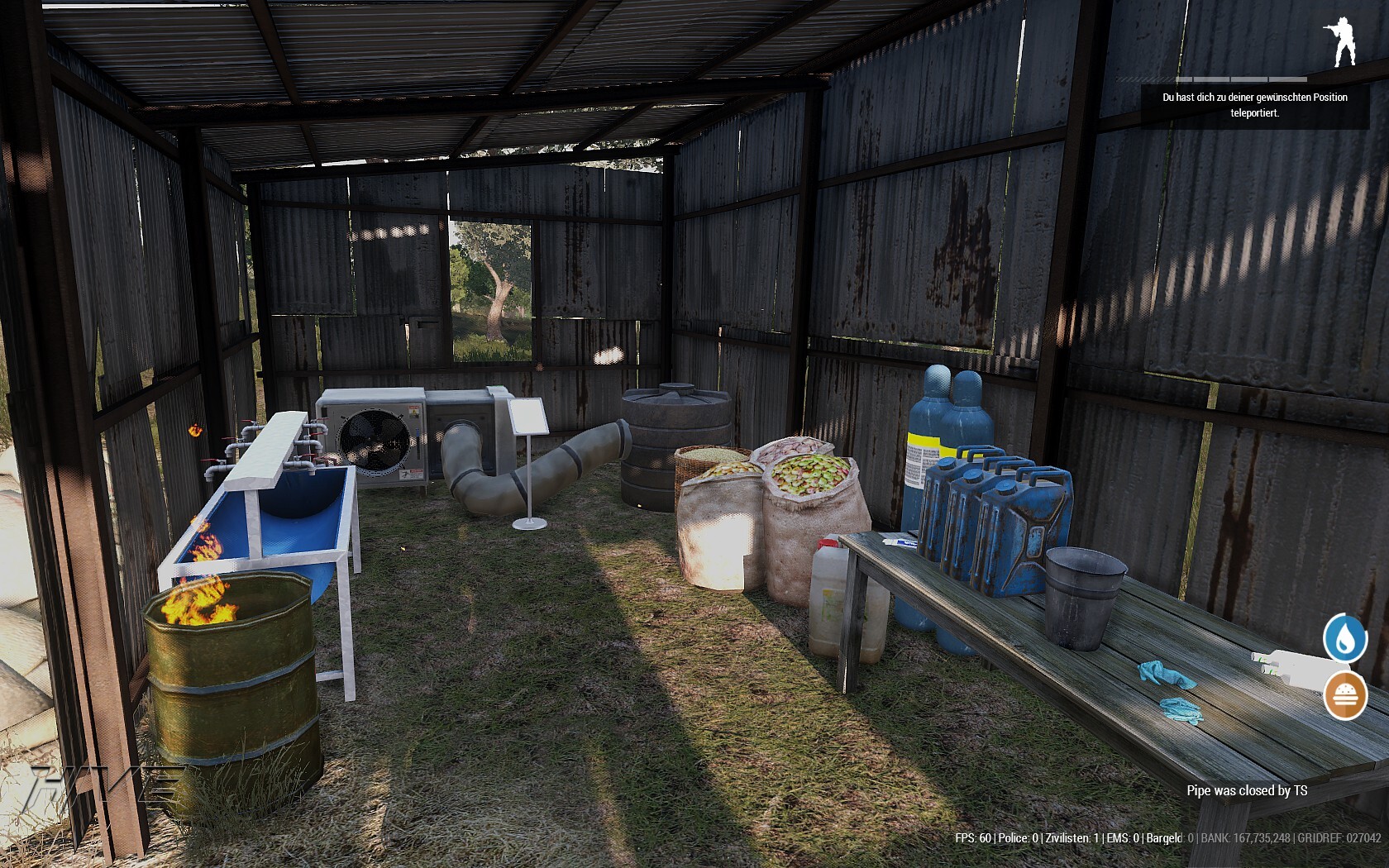Viewport: 1389px width, 868px height.
Task: Select the orange burger hunger icon
Action: [1344, 695]
